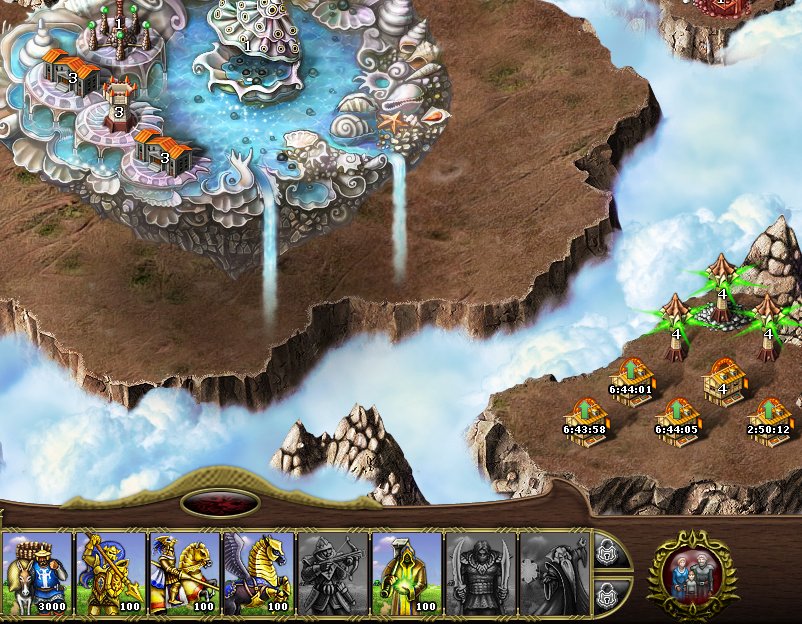Select the greyed-out bearded wizard unit
The height and width of the screenshot is (624, 802).
click(x=555, y=573)
